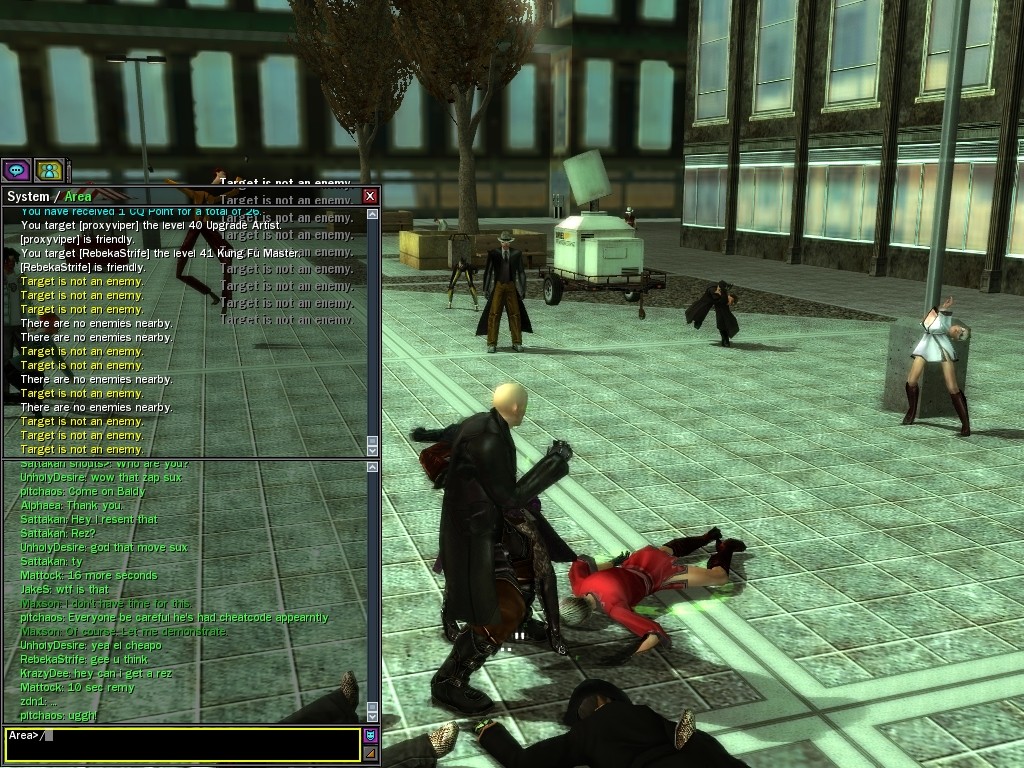Click the system log scroll-up arrow
The image size is (1024, 768).
[x=373, y=213]
